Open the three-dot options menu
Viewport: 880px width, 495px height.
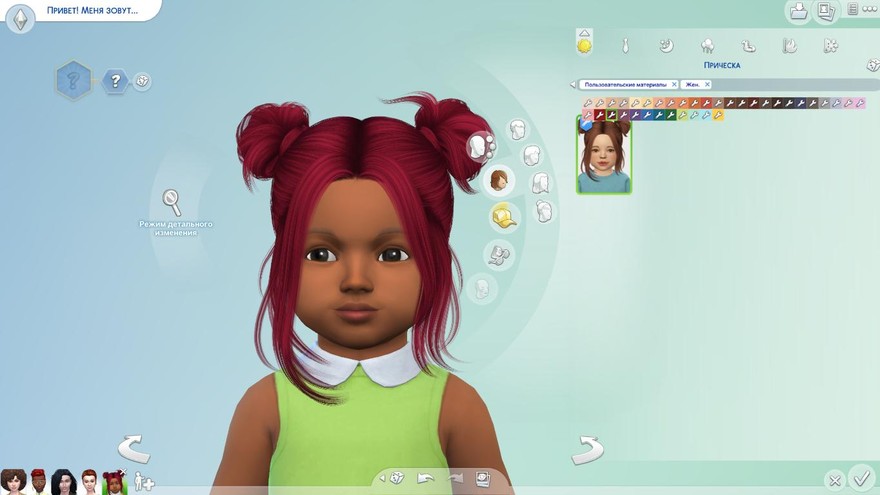(867, 9)
